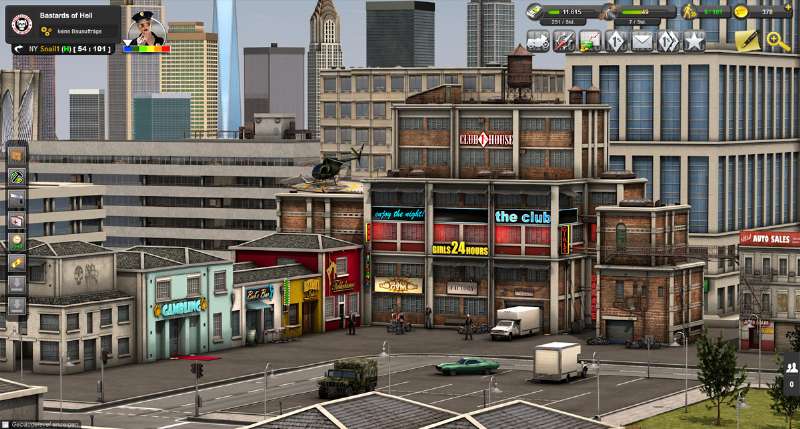Screen dimensions: 800x429
Task: Click the double diamond badge toolbar button
Action: tap(668, 41)
